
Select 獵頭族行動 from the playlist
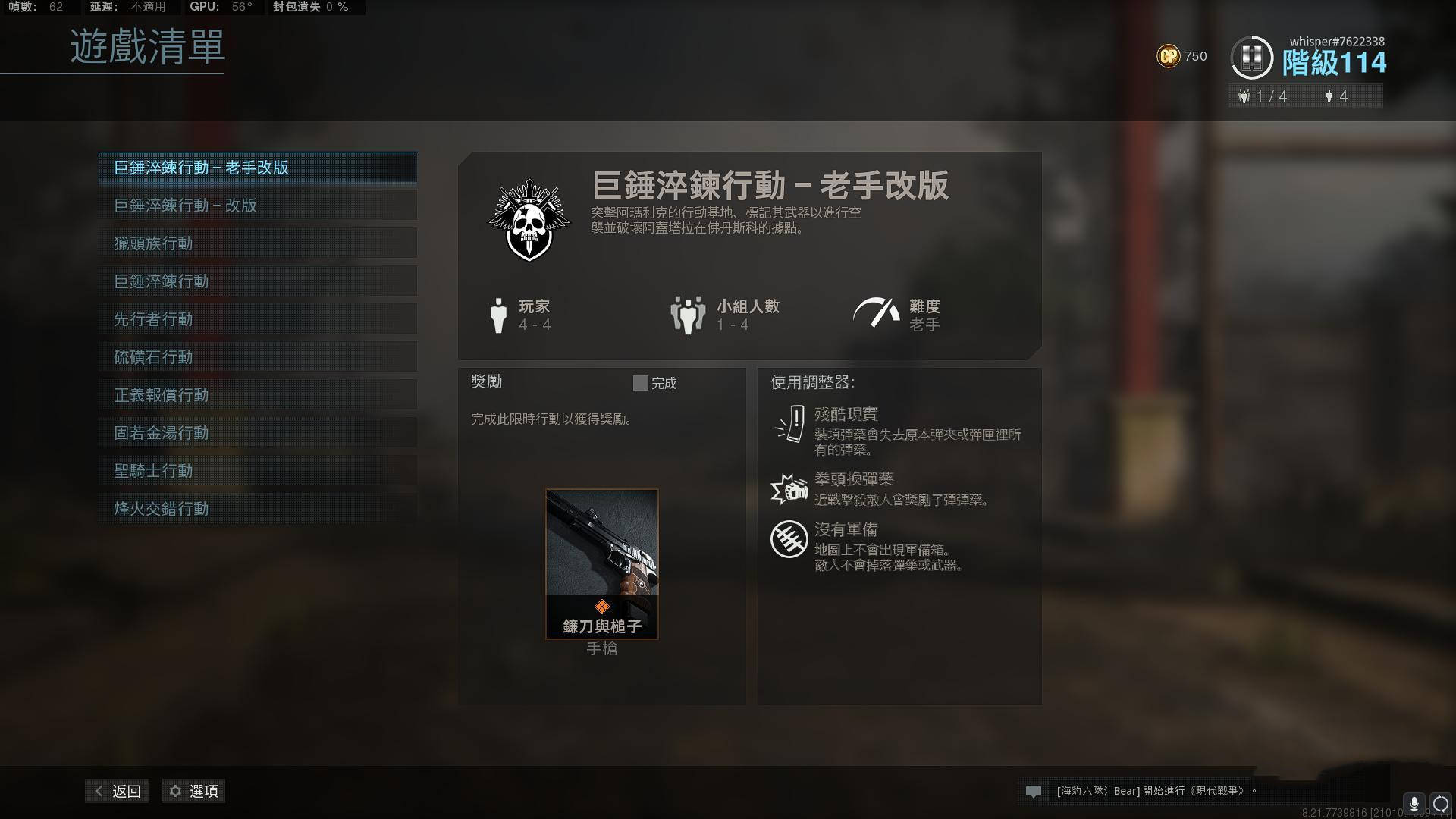pyautogui.click(x=258, y=243)
